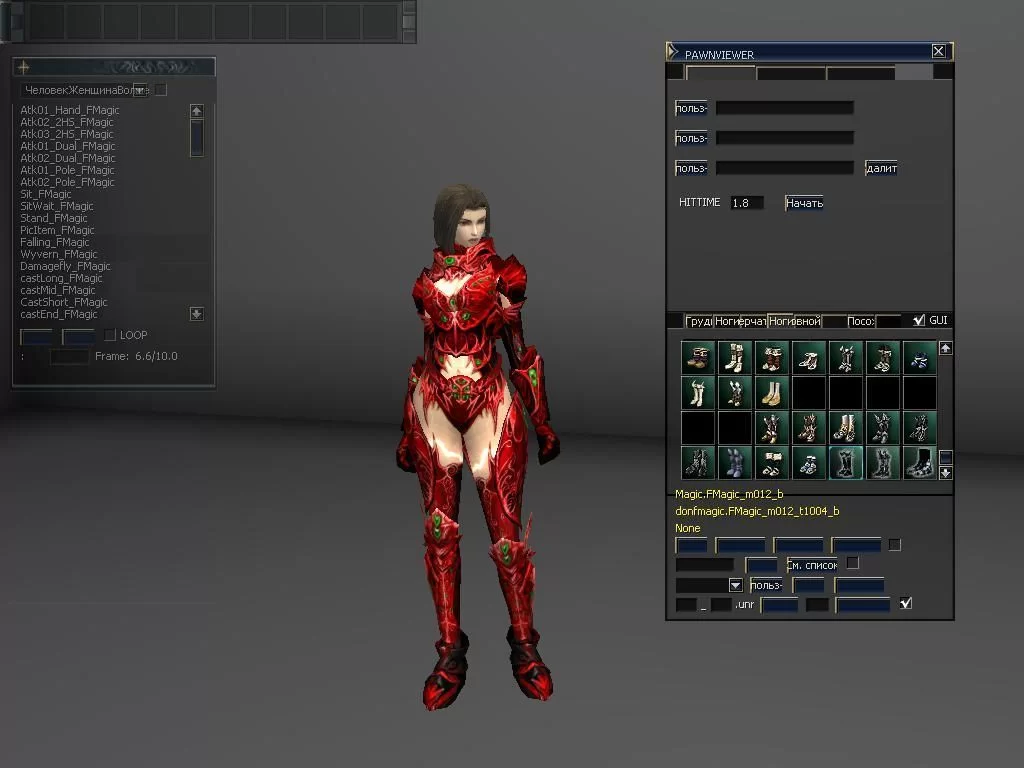The height and width of the screenshot is (768, 1024).
Task: Click the См. список button
Action: (812, 565)
